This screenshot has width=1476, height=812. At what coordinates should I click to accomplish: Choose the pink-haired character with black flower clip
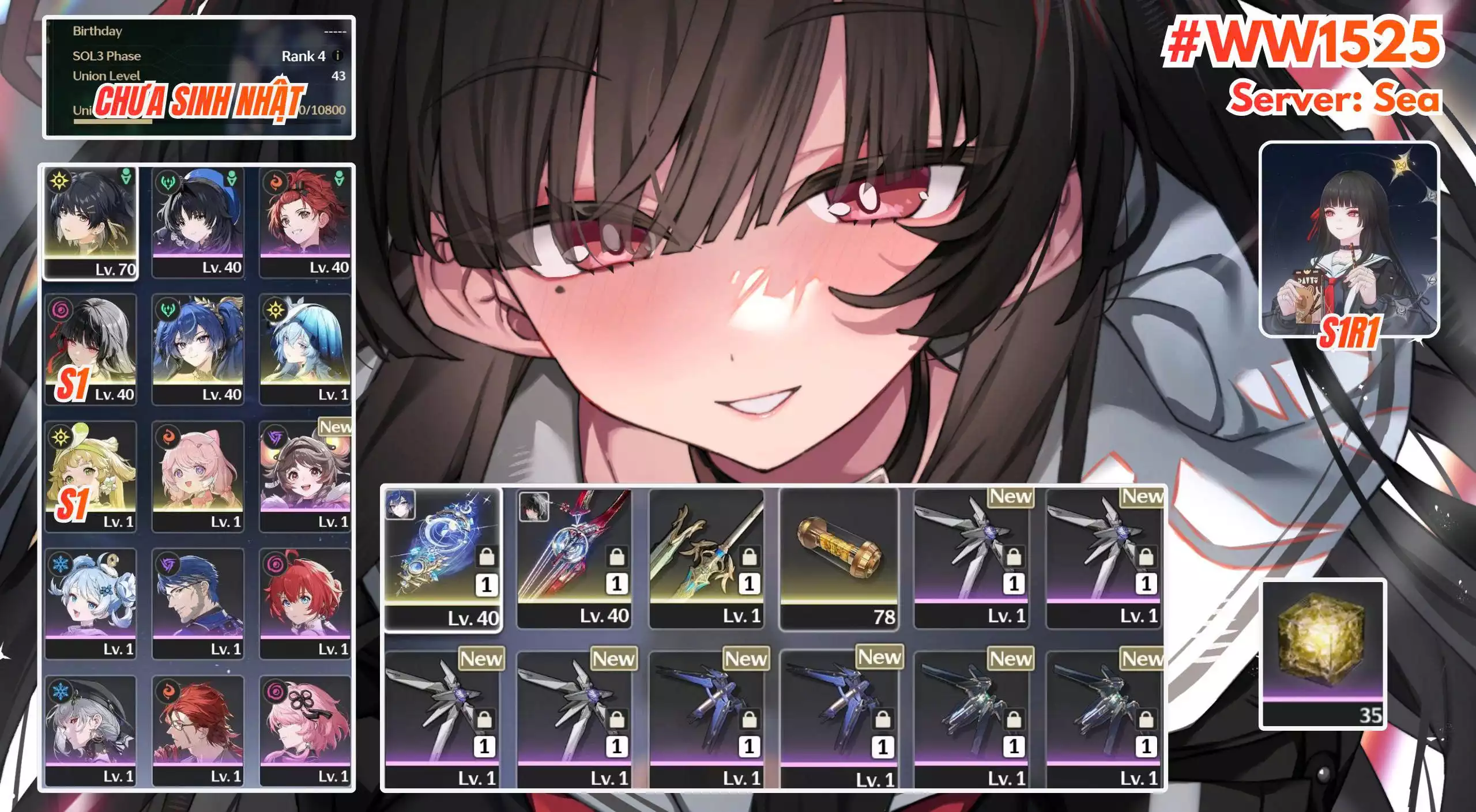click(x=305, y=730)
